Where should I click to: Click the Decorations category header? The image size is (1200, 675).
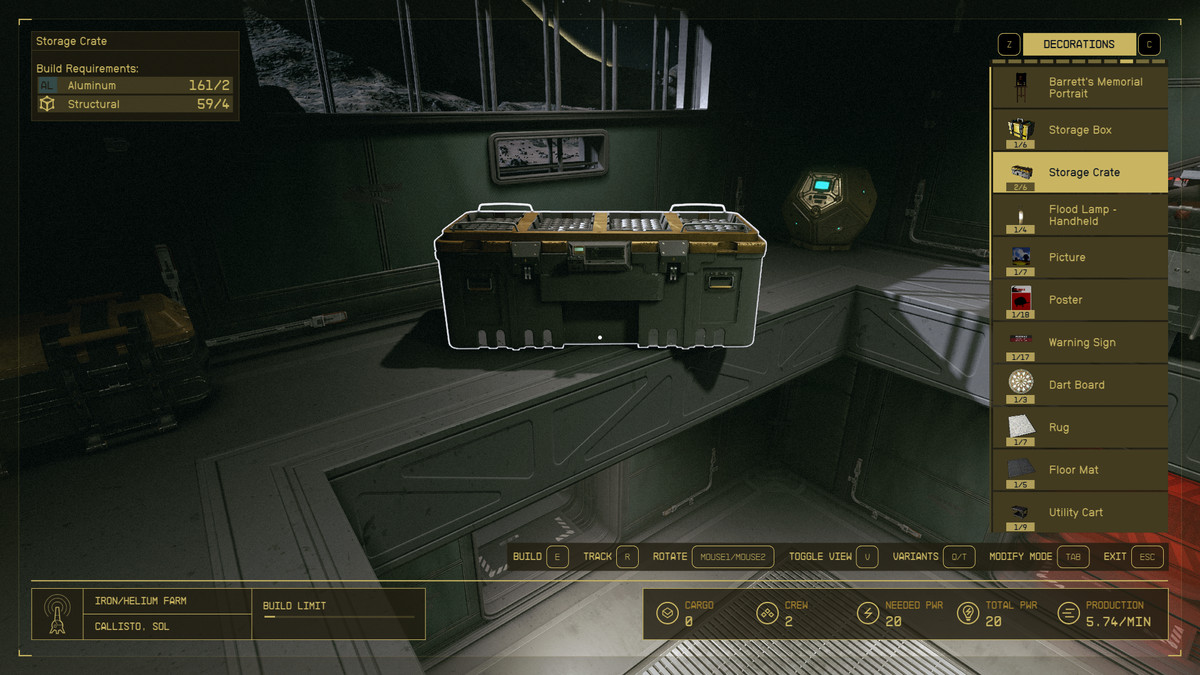[x=1078, y=44]
